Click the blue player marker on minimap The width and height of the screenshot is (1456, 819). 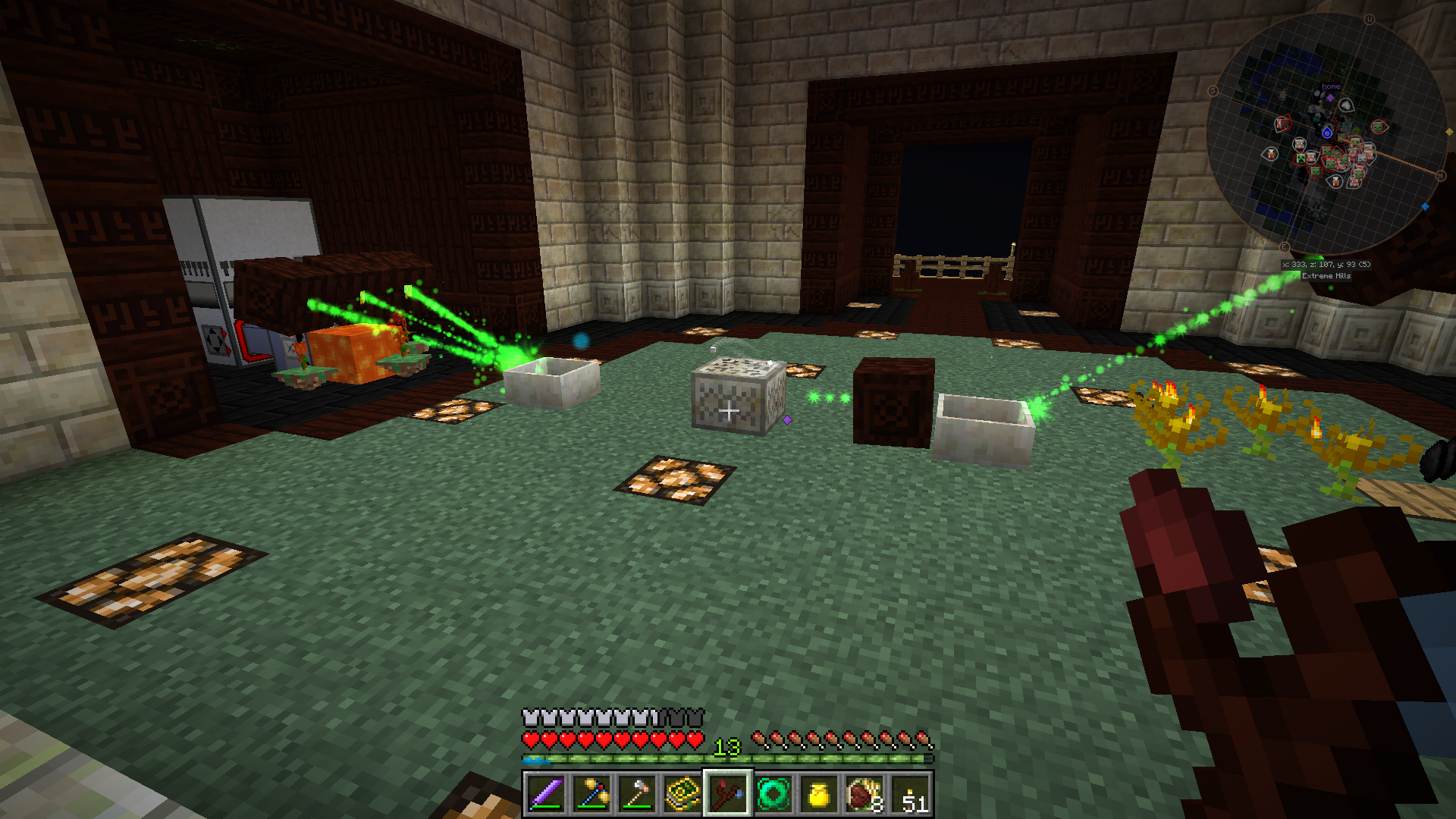(x=1327, y=133)
